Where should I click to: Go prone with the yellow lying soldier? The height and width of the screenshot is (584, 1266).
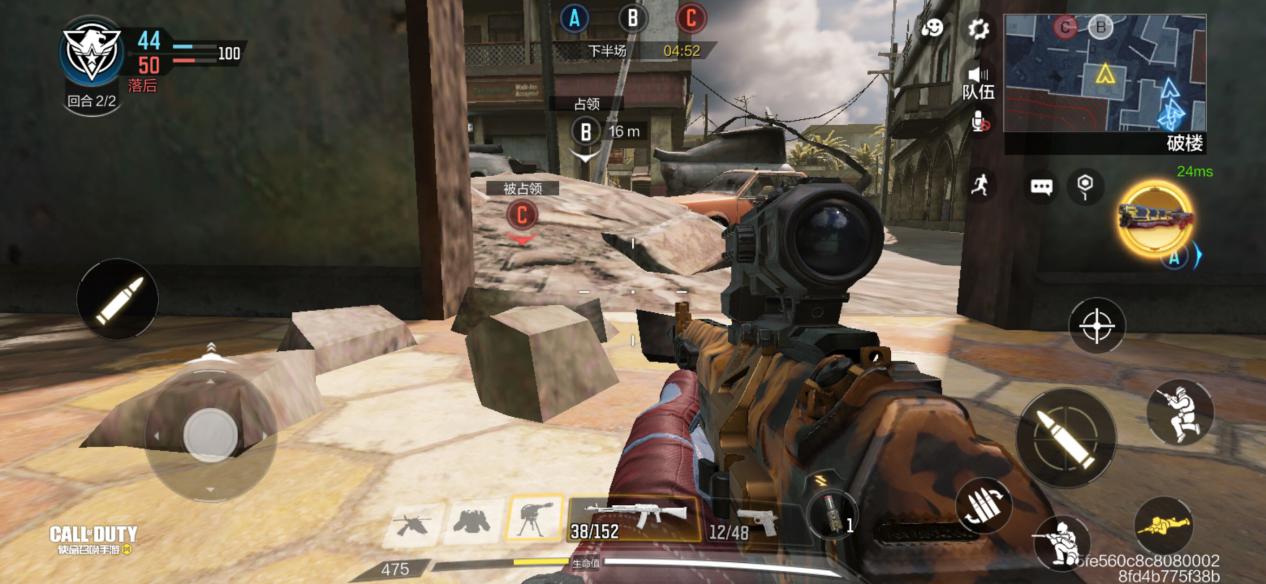pos(1163,524)
